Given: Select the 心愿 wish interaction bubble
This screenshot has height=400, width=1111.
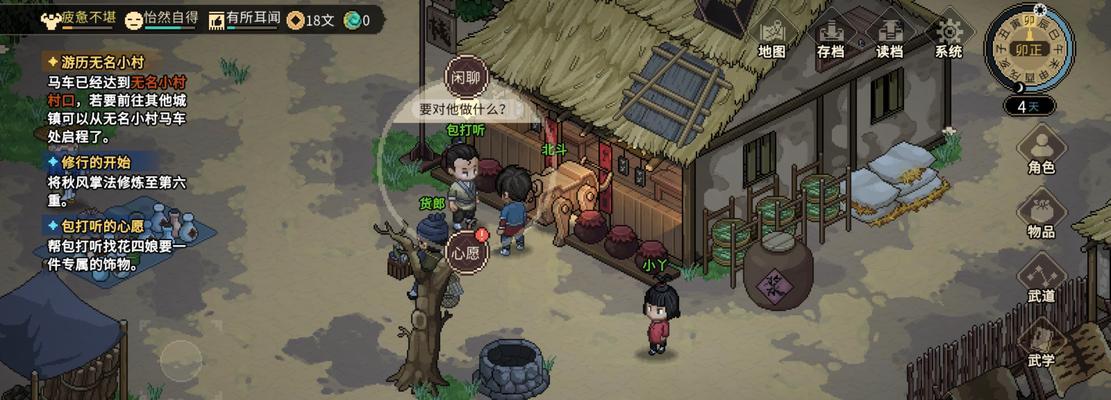Looking at the screenshot, I should (467, 252).
